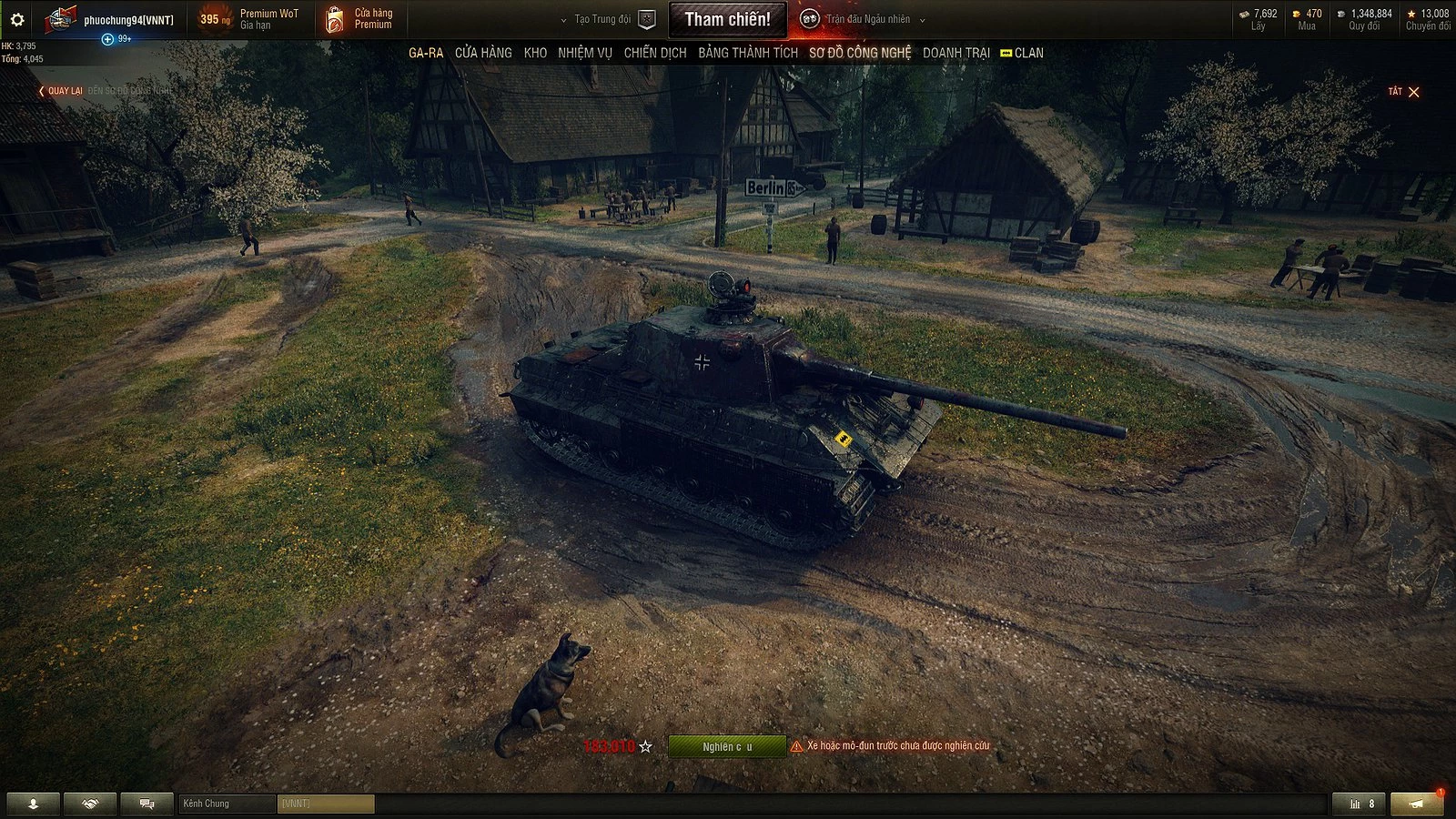Image resolution: width=1456 pixels, height=819 pixels.
Task: Open the session statistics icon showing 8
Action: (x=1360, y=804)
